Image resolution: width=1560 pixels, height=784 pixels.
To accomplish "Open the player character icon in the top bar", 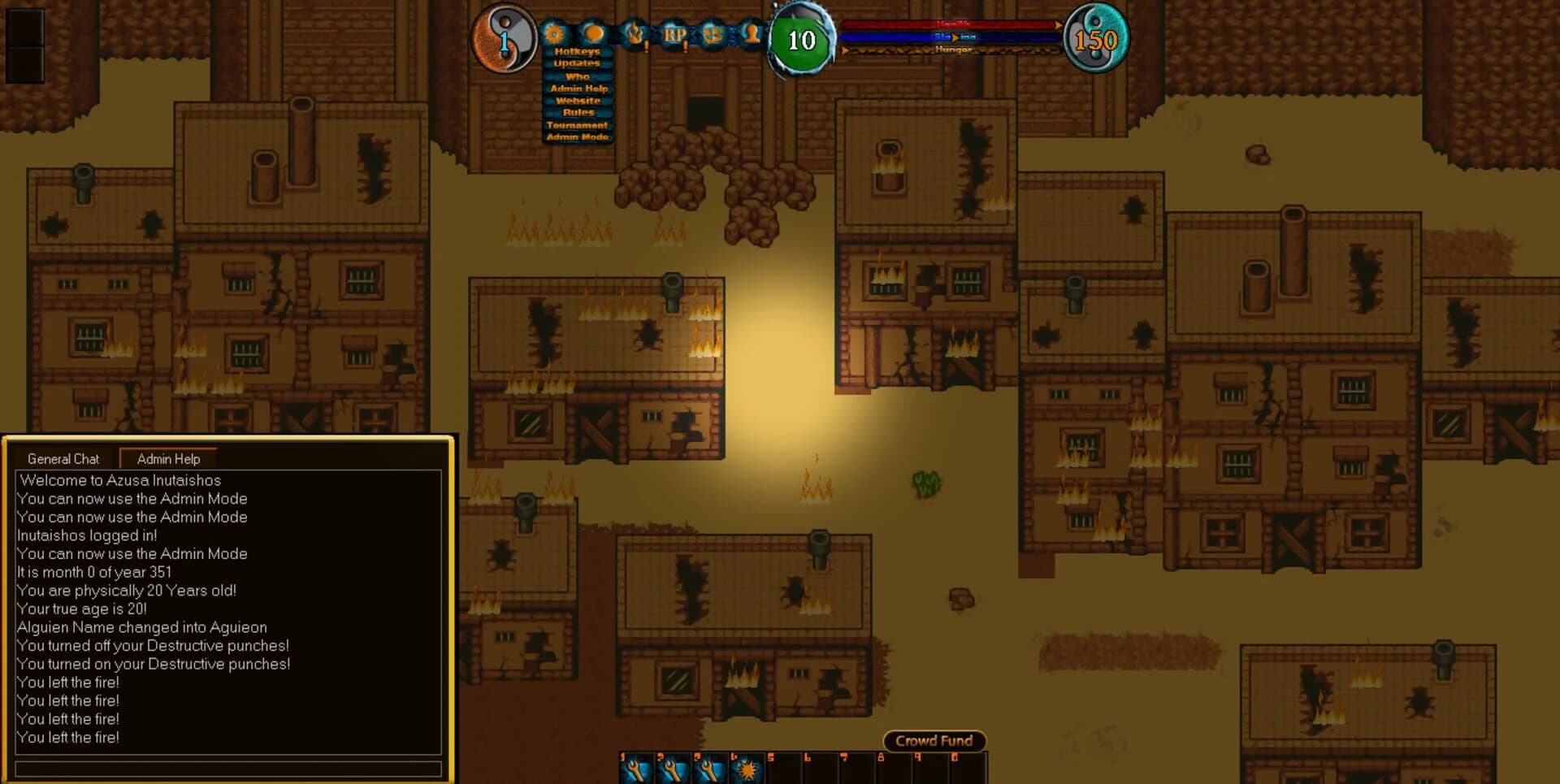I will tap(752, 35).
